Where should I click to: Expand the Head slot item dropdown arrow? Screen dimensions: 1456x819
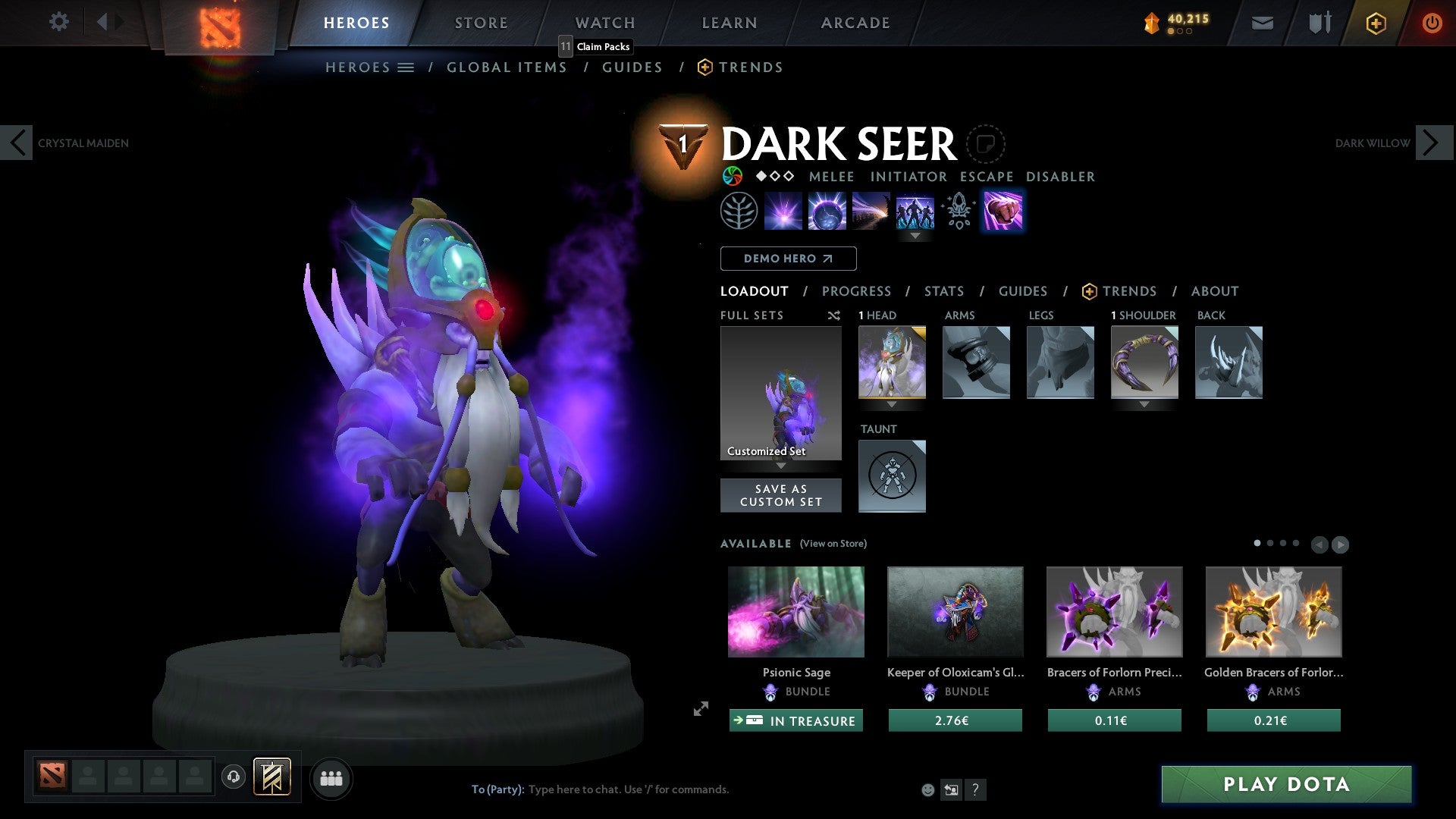[x=892, y=406]
